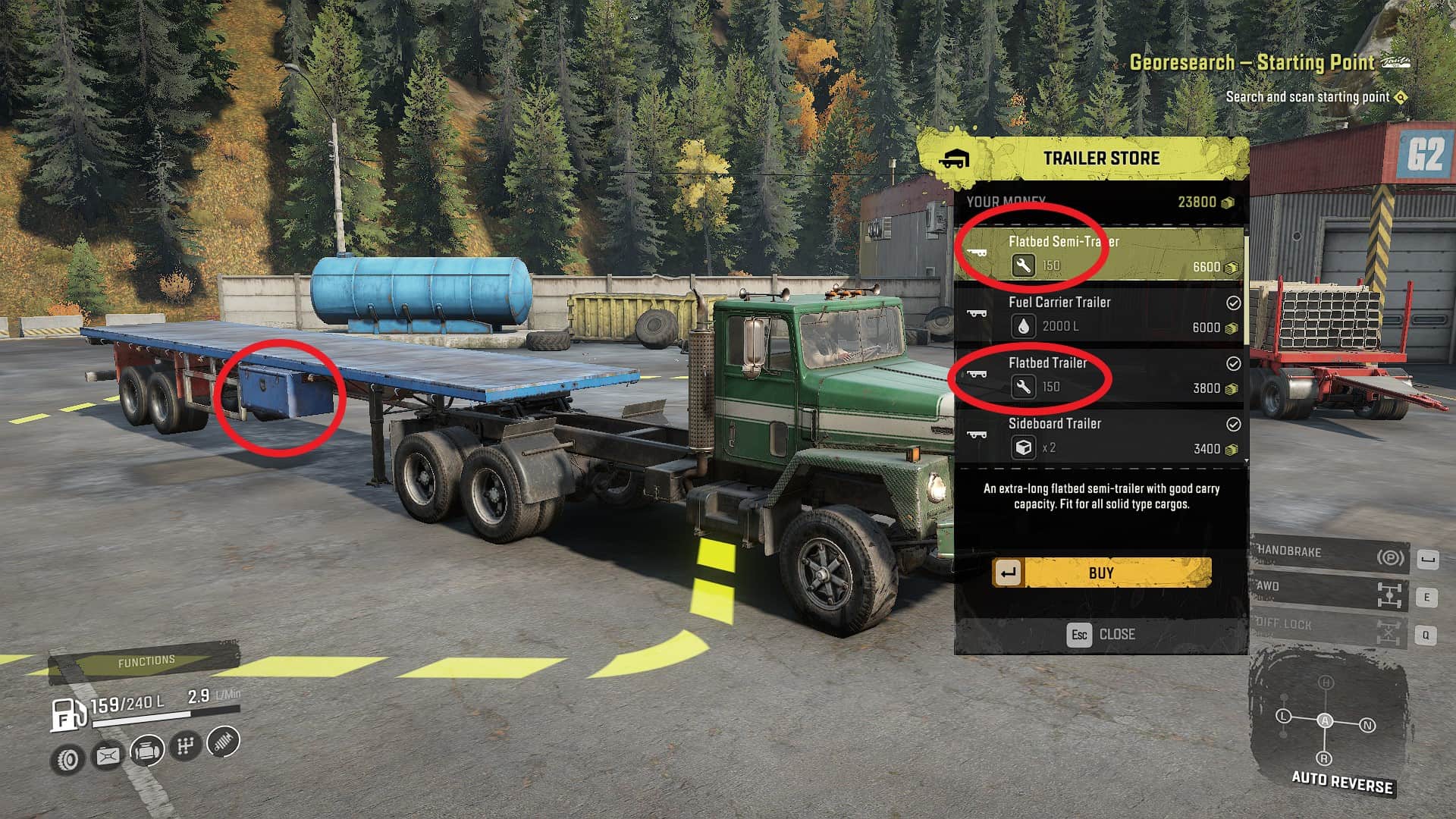Click the tire status icon
Image resolution: width=1456 pixels, height=819 pixels.
click(68, 759)
